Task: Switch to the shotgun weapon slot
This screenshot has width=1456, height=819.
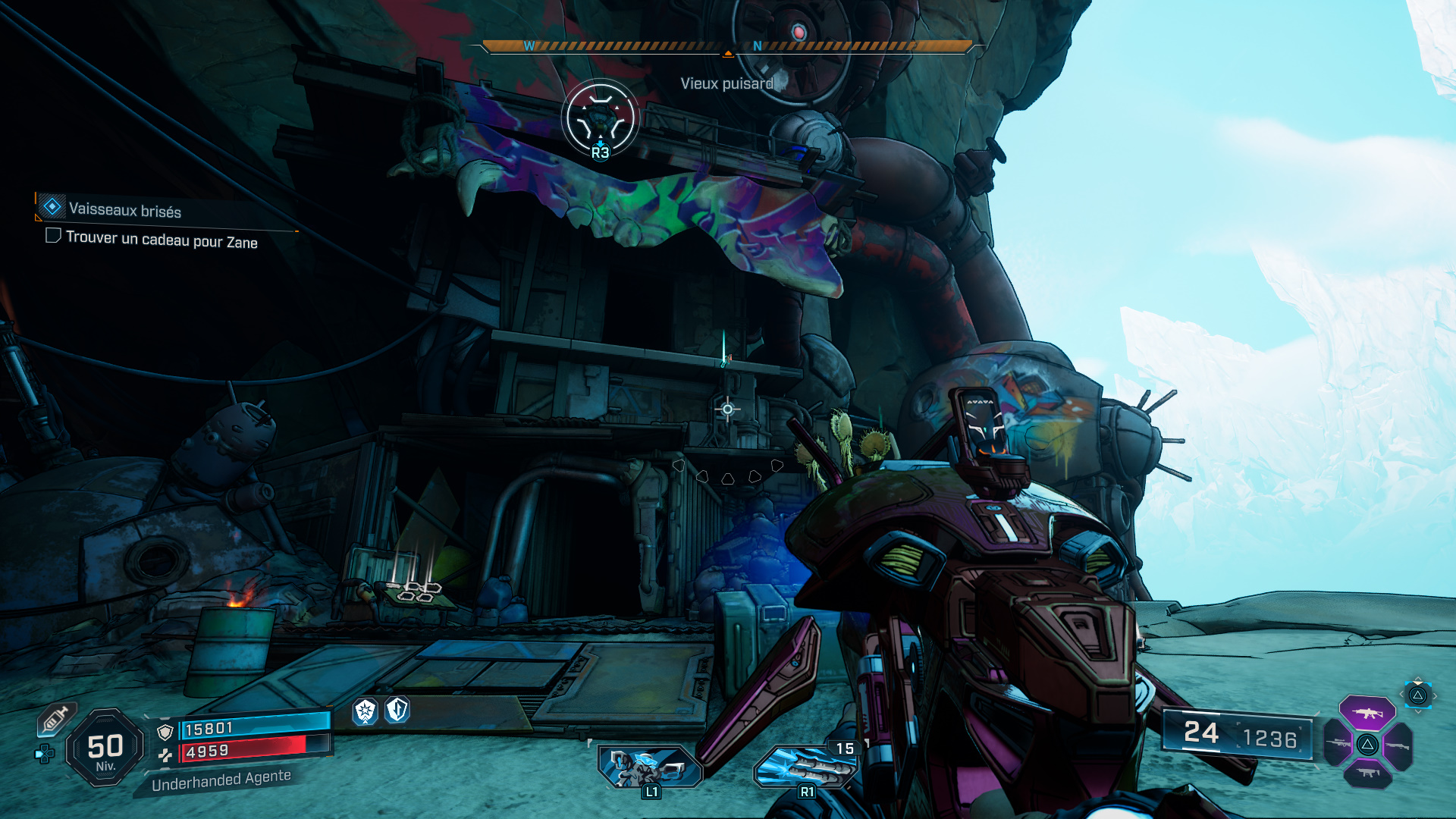Action: click(1398, 745)
